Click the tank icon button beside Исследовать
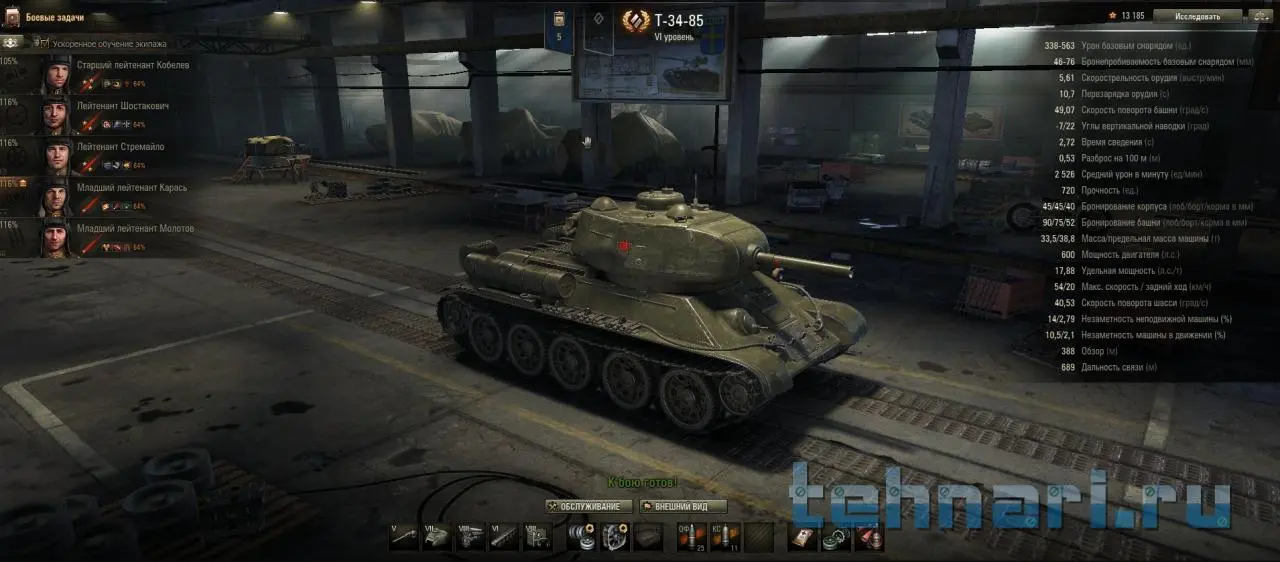1280x562 pixels. (x=1260, y=16)
